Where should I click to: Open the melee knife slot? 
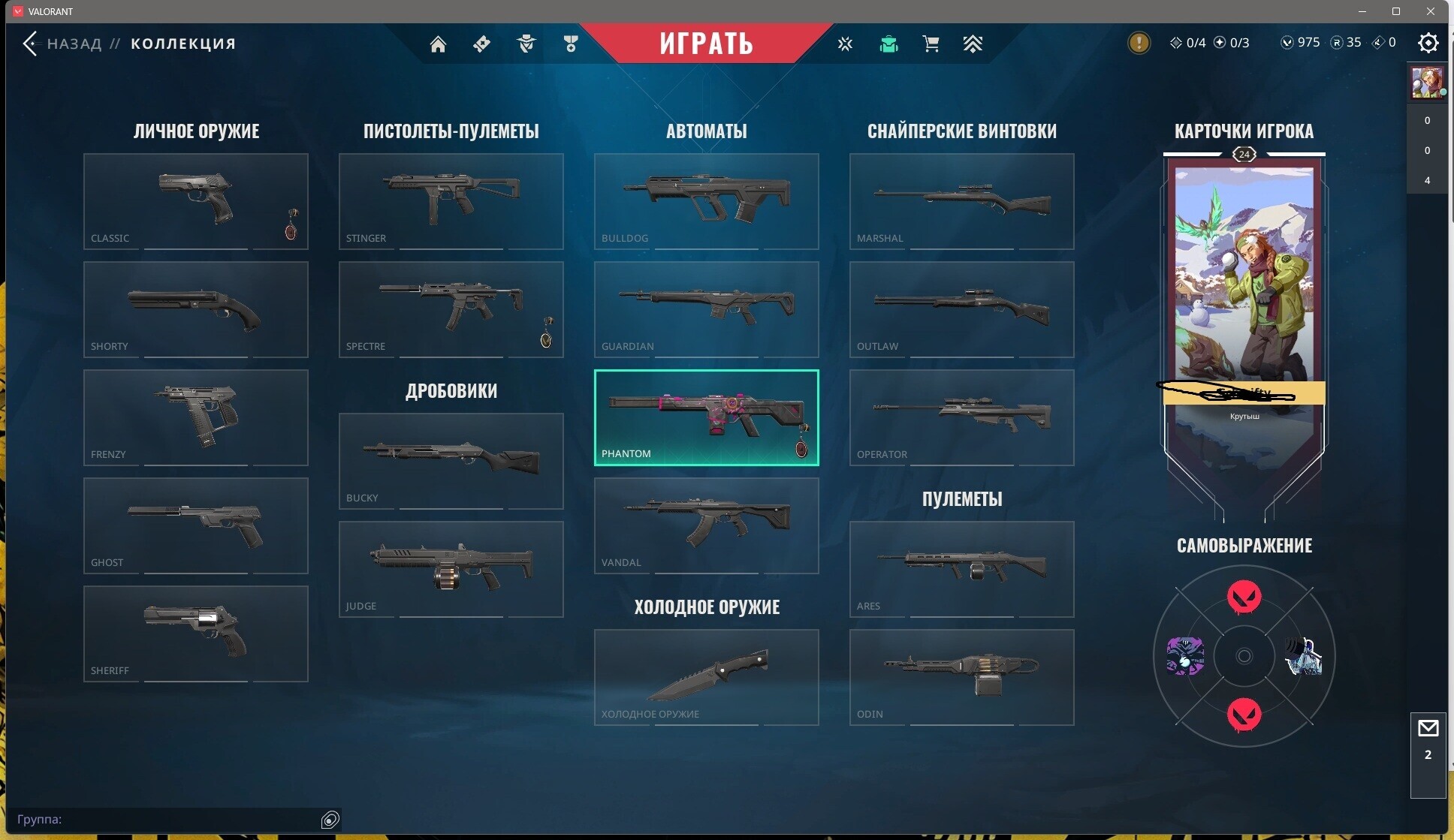[x=706, y=677]
